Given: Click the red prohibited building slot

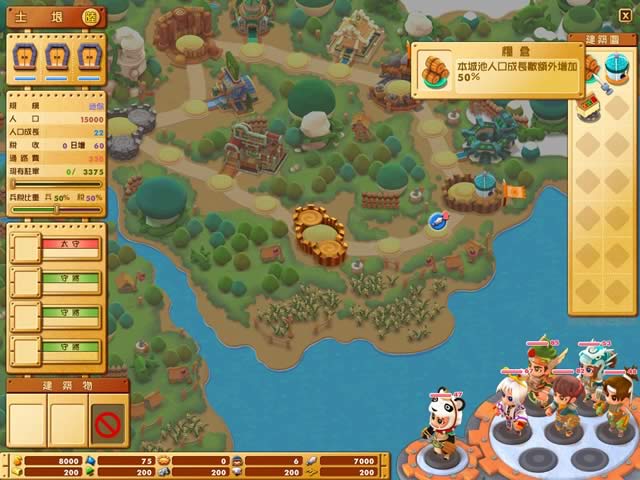Looking at the screenshot, I should coord(108,422).
